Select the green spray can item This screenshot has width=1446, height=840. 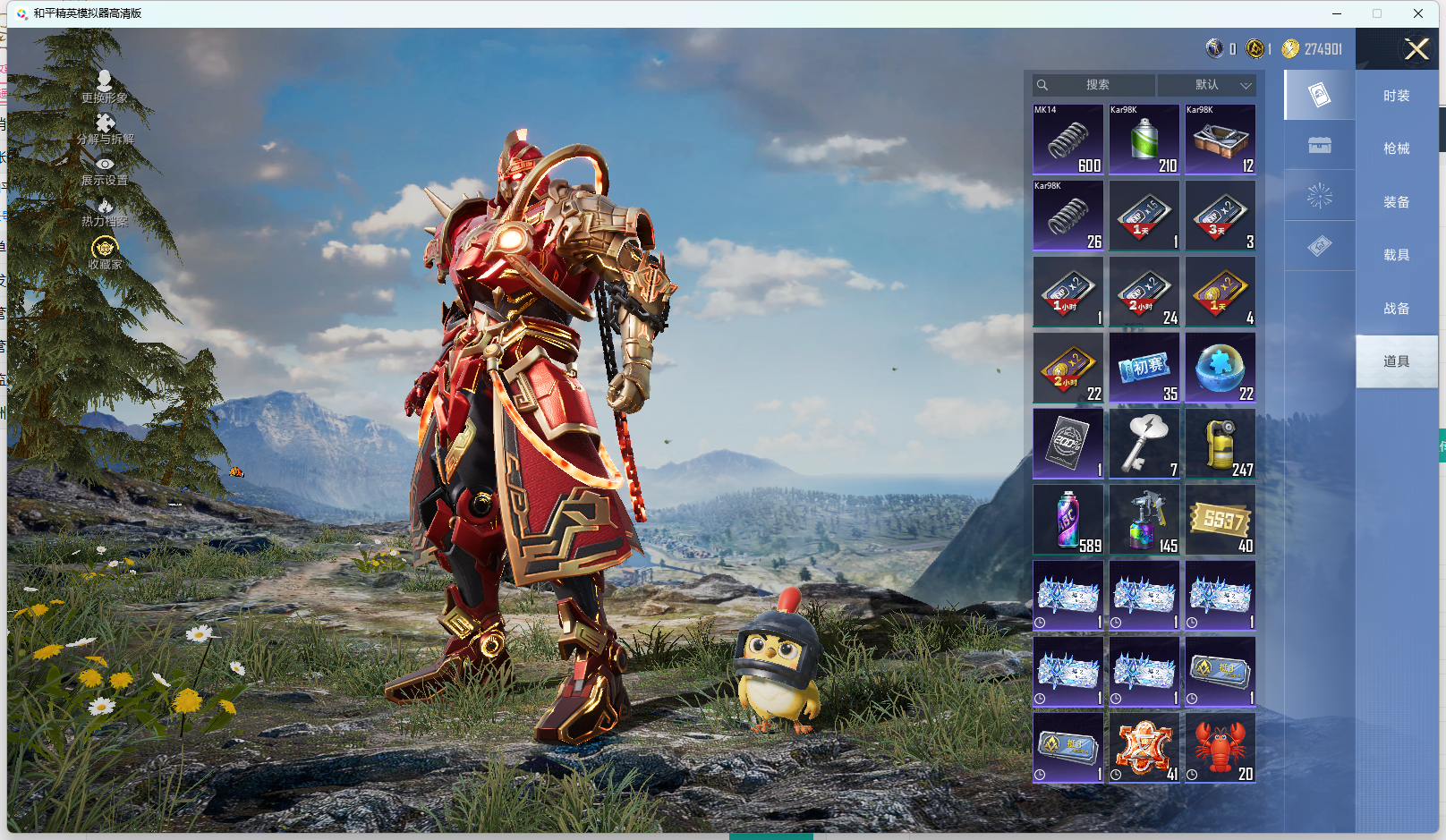1144,140
